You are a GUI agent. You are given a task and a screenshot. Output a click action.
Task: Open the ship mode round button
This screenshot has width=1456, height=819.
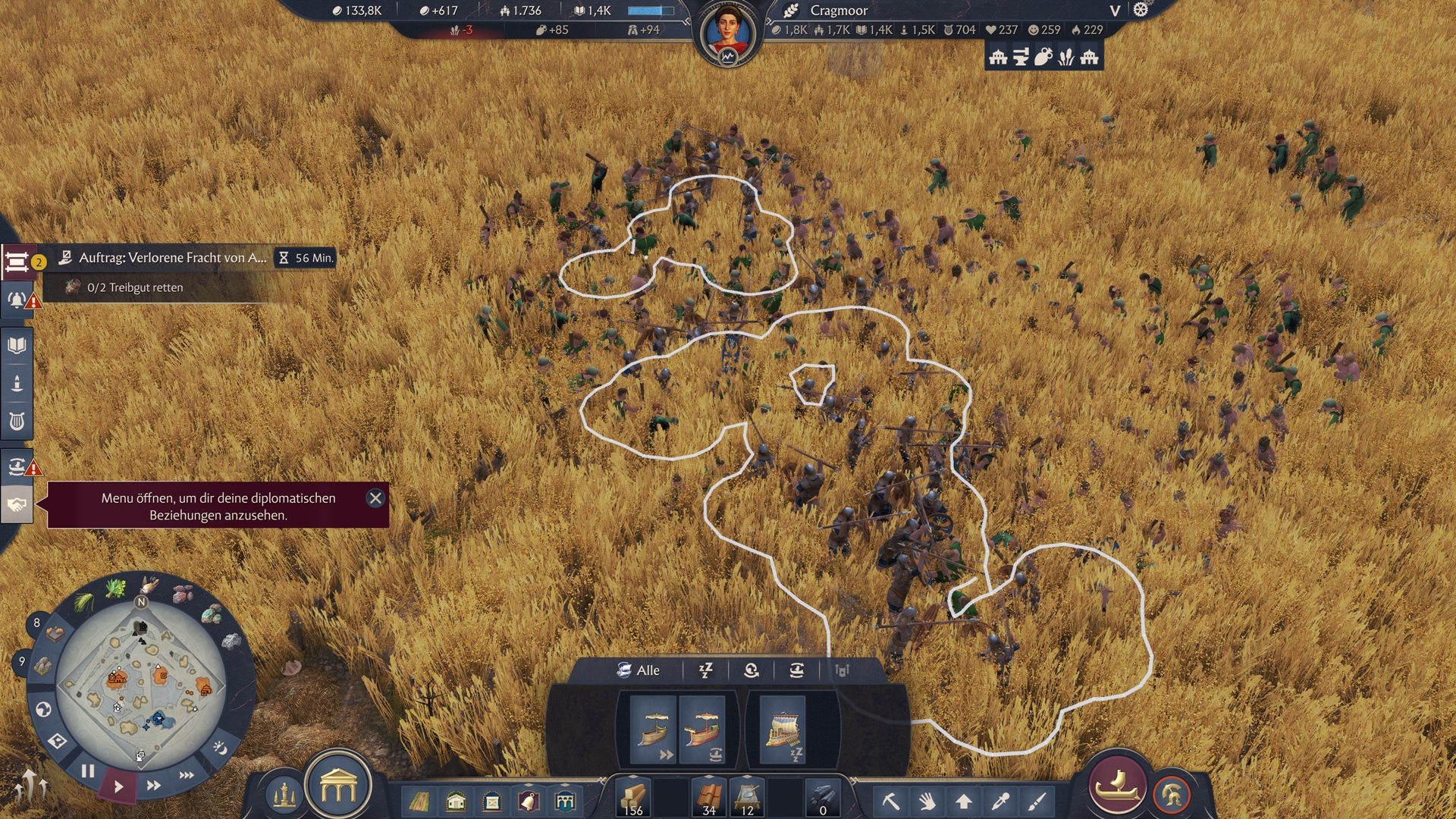point(1117,786)
